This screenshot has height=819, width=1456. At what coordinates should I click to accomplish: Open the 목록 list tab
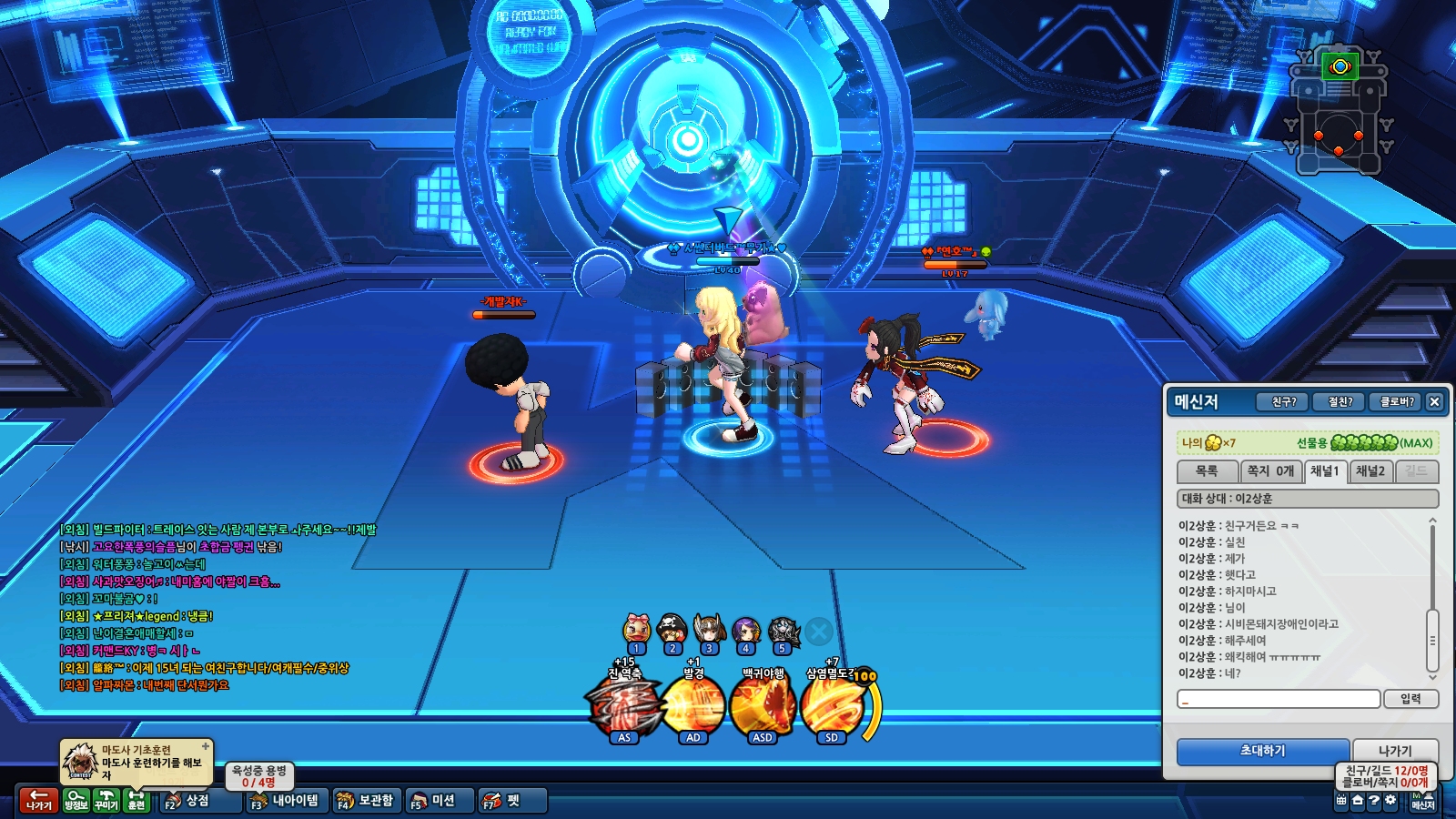[1207, 471]
